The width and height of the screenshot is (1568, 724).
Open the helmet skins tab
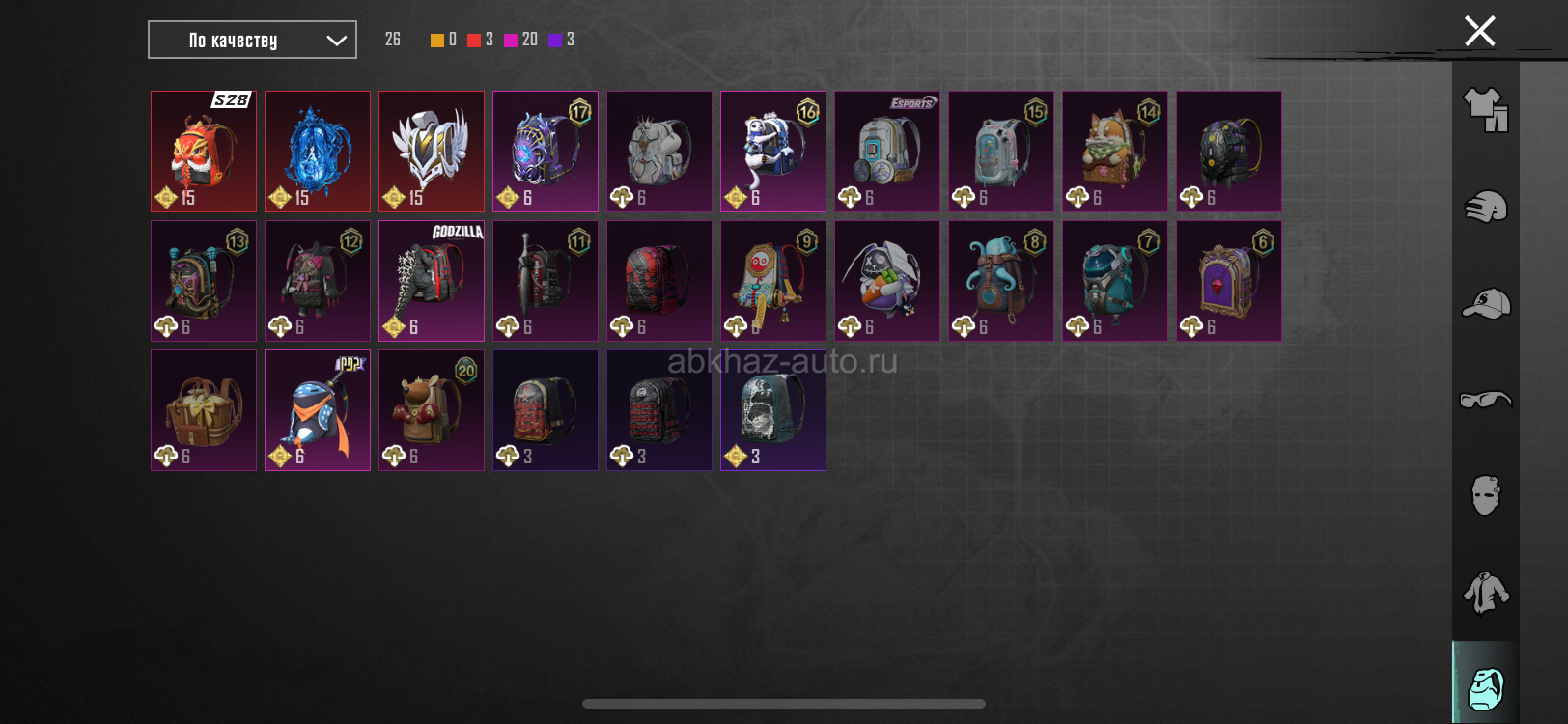coord(1485,207)
